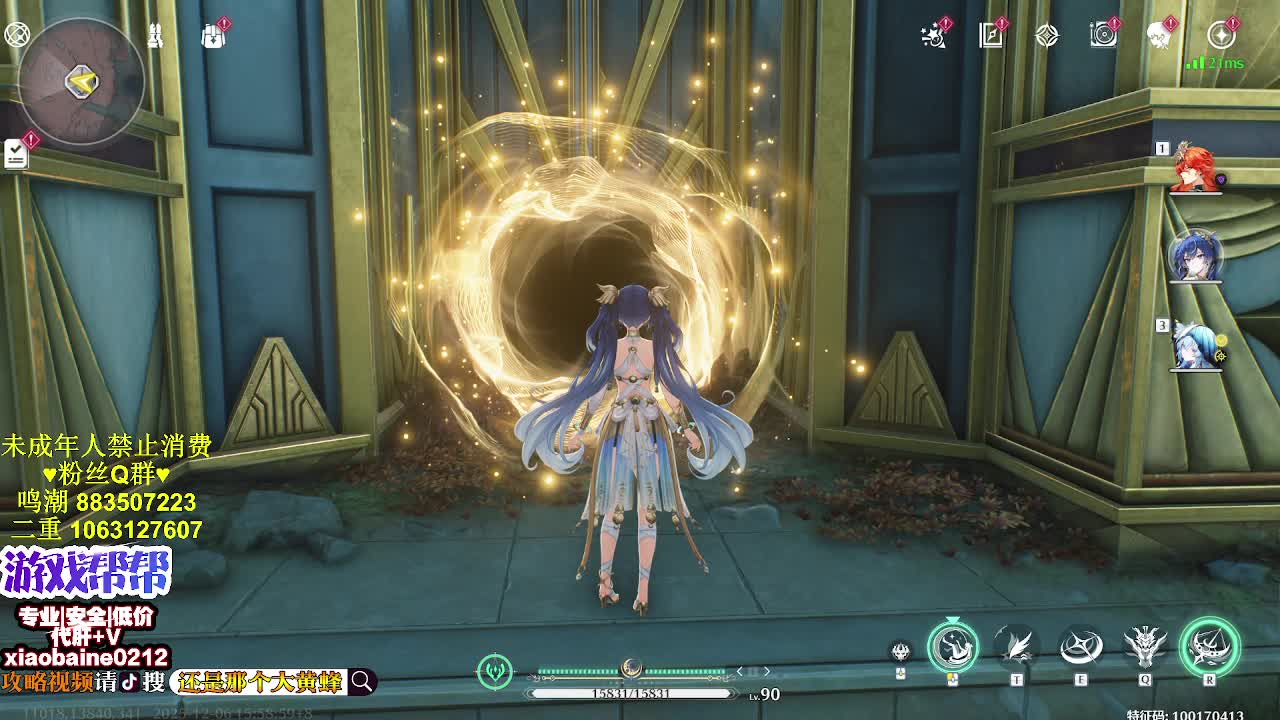Open the Convene star-ring icon

tap(1221, 36)
